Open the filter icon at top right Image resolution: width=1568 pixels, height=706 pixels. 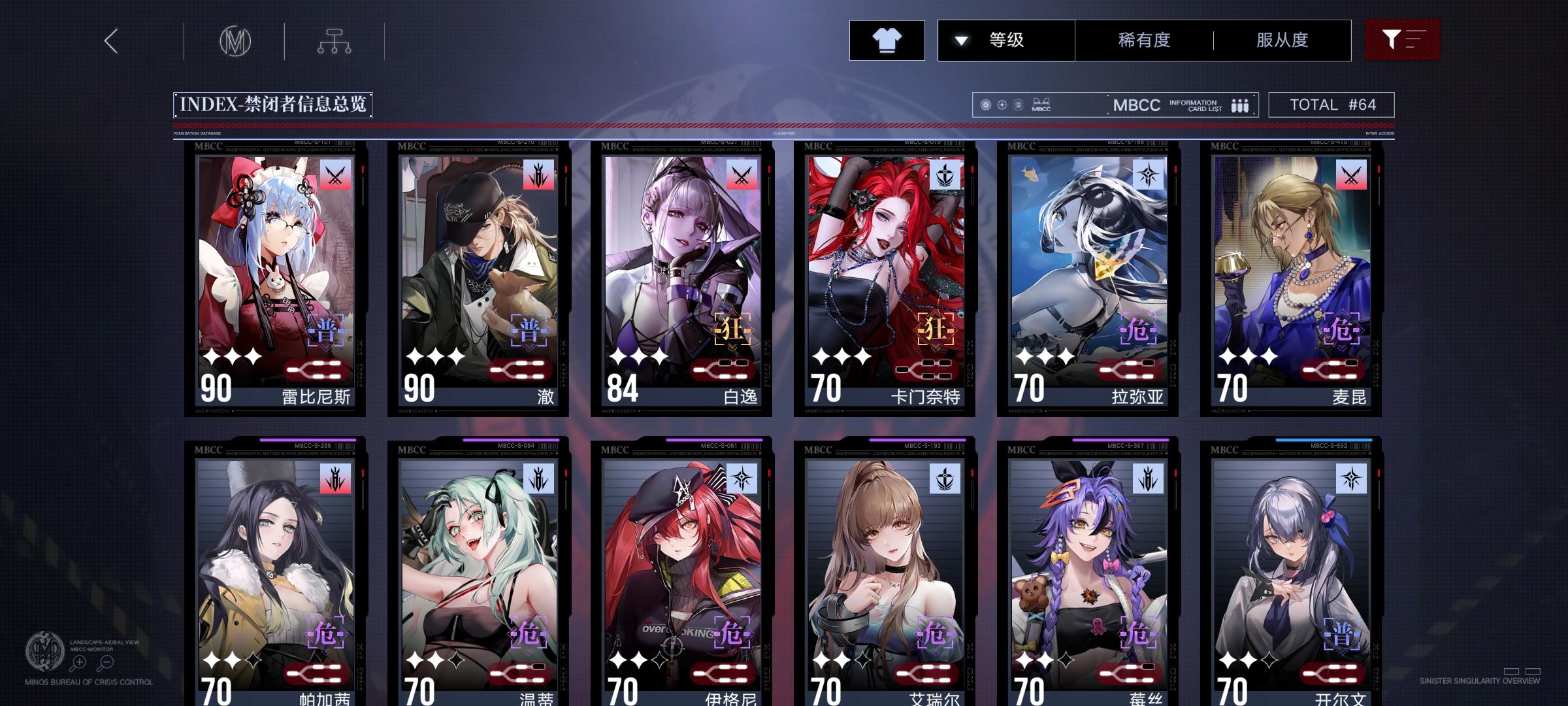point(1402,40)
